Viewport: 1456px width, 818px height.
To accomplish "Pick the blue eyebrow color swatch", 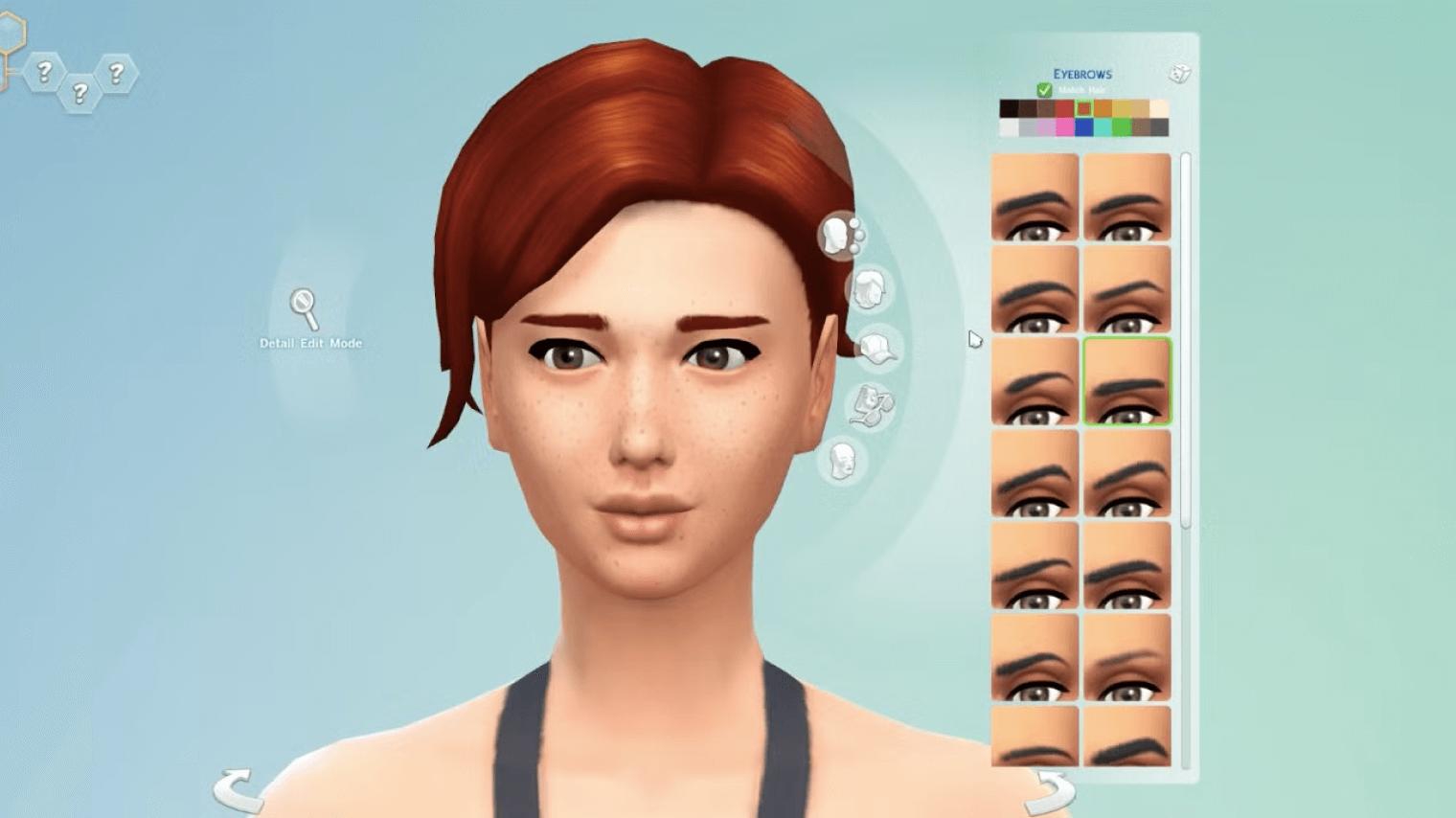I will click(1083, 127).
